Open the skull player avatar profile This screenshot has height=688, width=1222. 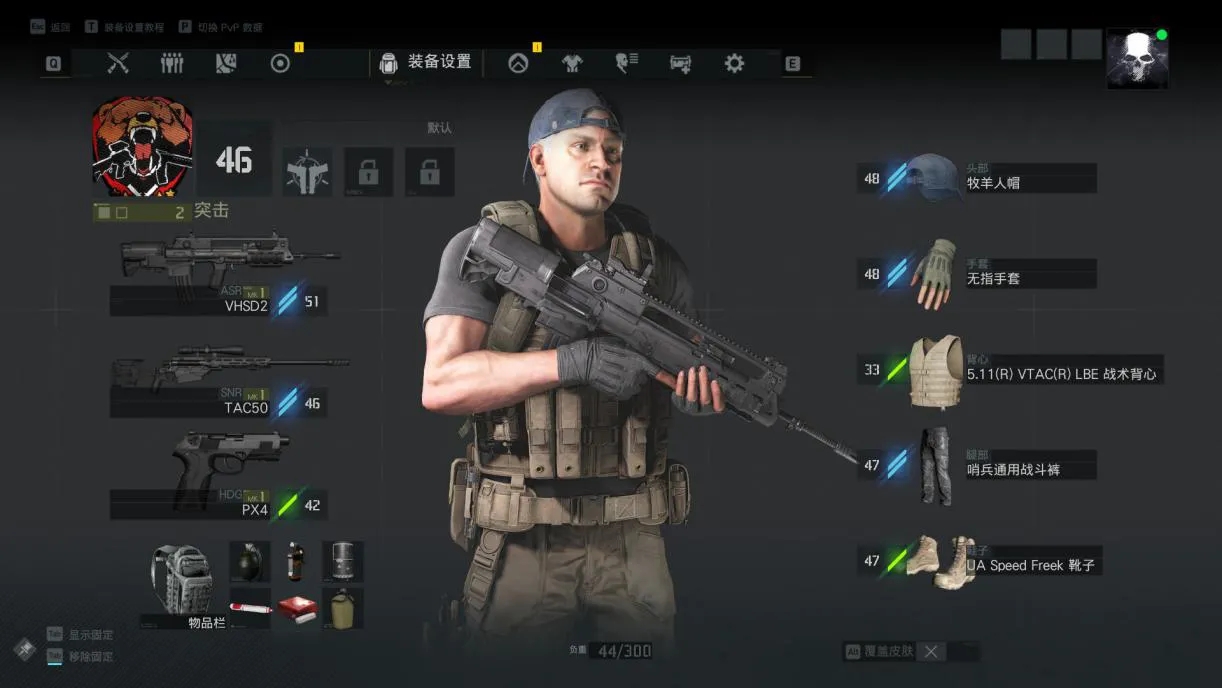1137,58
